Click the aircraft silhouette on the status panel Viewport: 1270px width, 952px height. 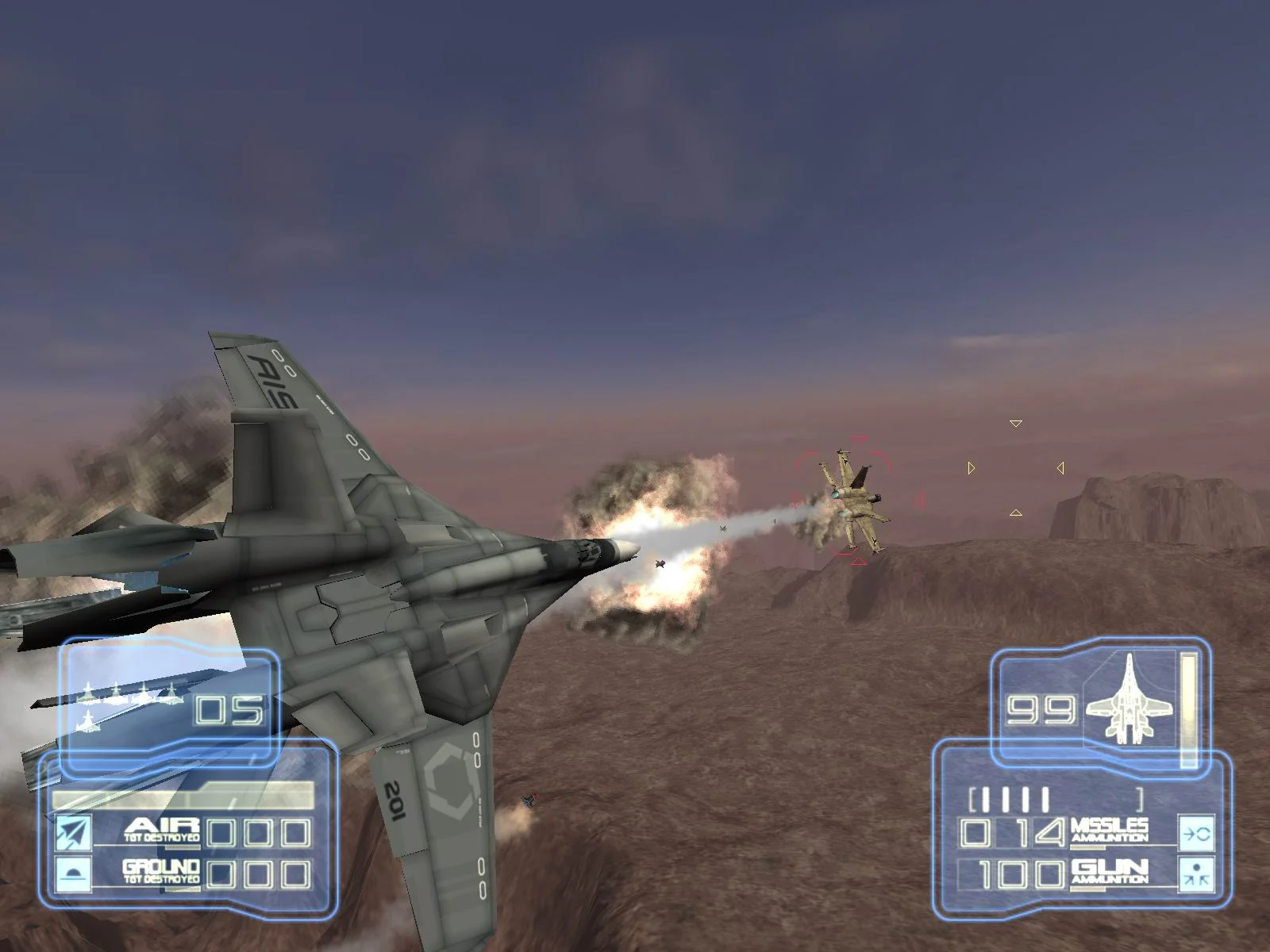[1128, 701]
